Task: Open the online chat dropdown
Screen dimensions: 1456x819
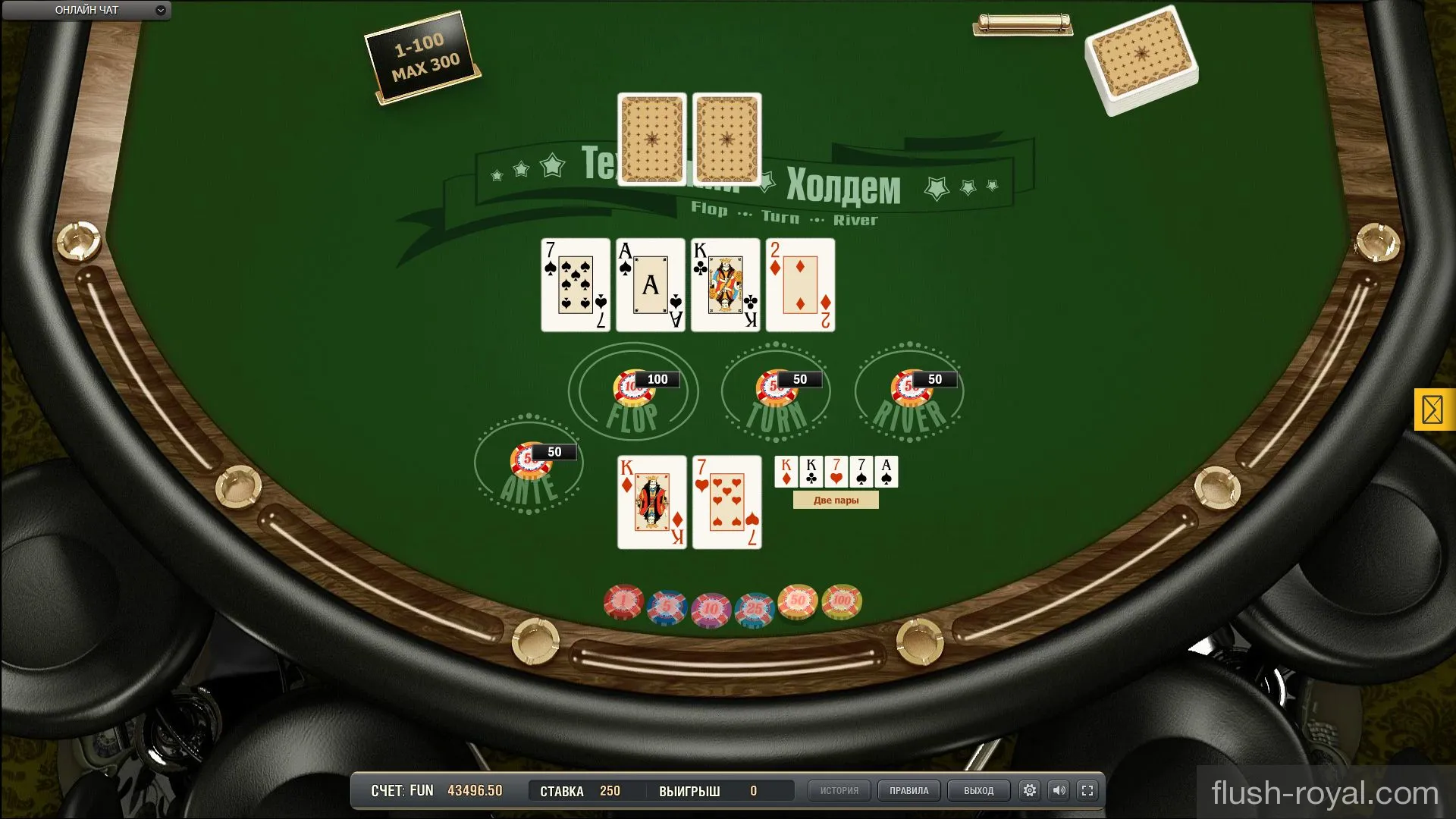Action: coord(86,11)
